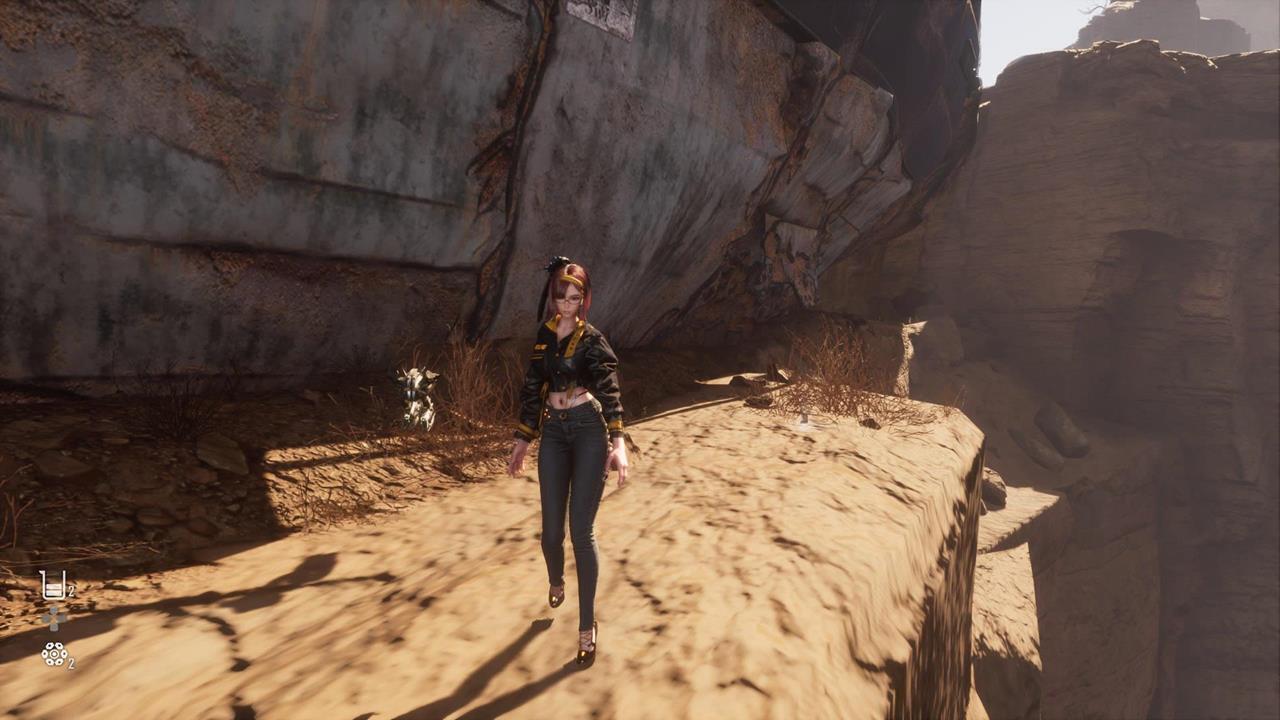Select the circular cluster grenade item

[x=53, y=654]
